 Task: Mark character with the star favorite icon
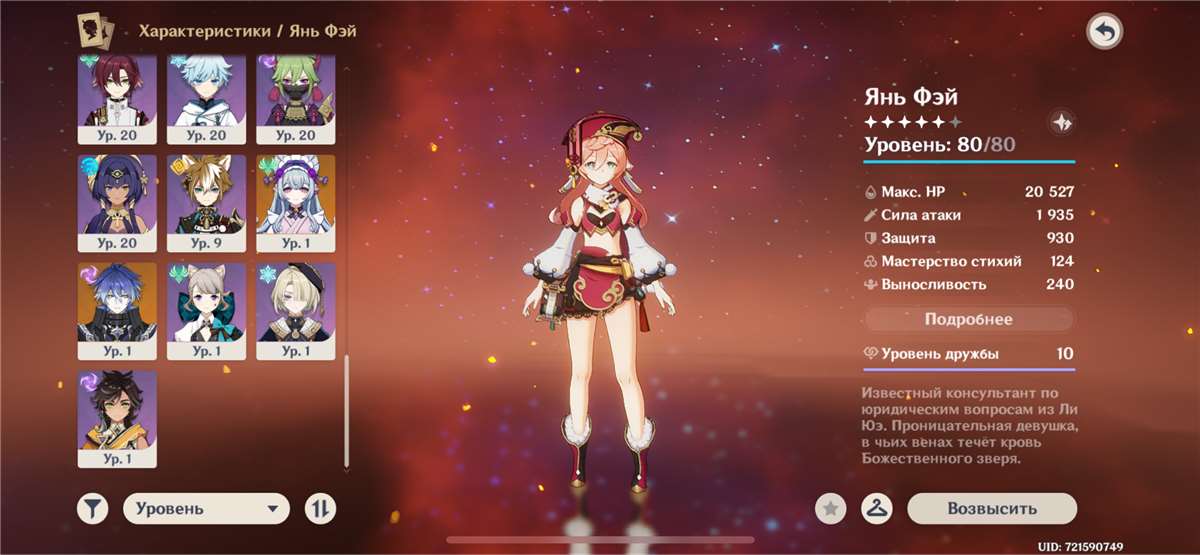pos(829,508)
